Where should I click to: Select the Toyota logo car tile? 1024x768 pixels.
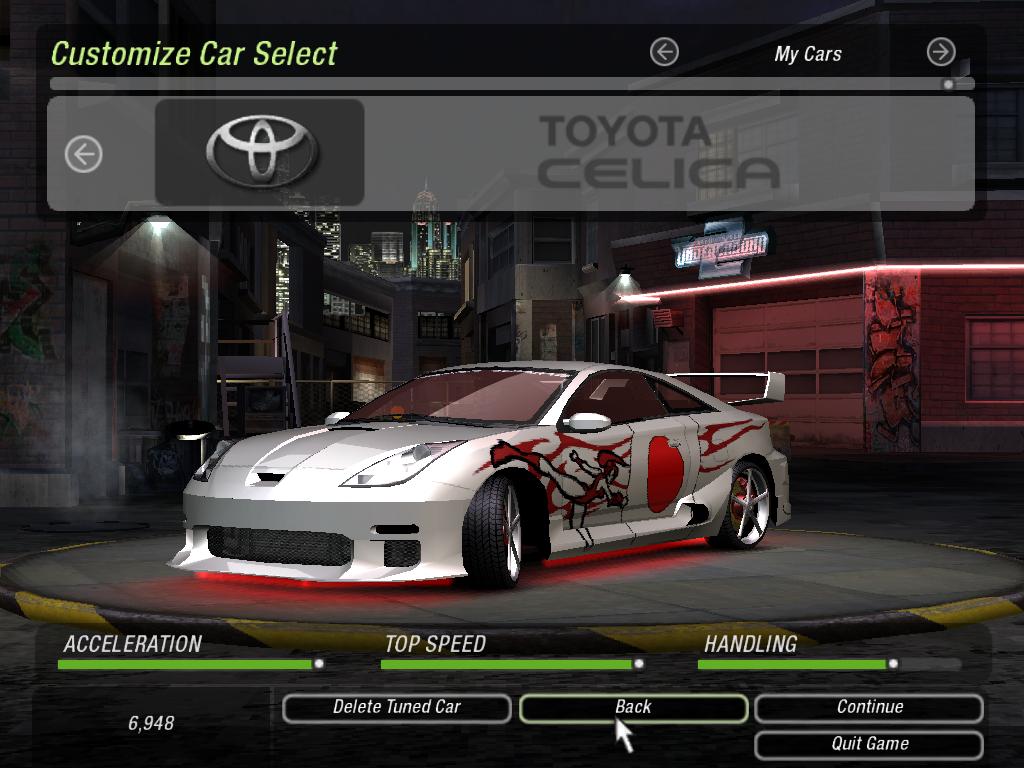coord(260,152)
